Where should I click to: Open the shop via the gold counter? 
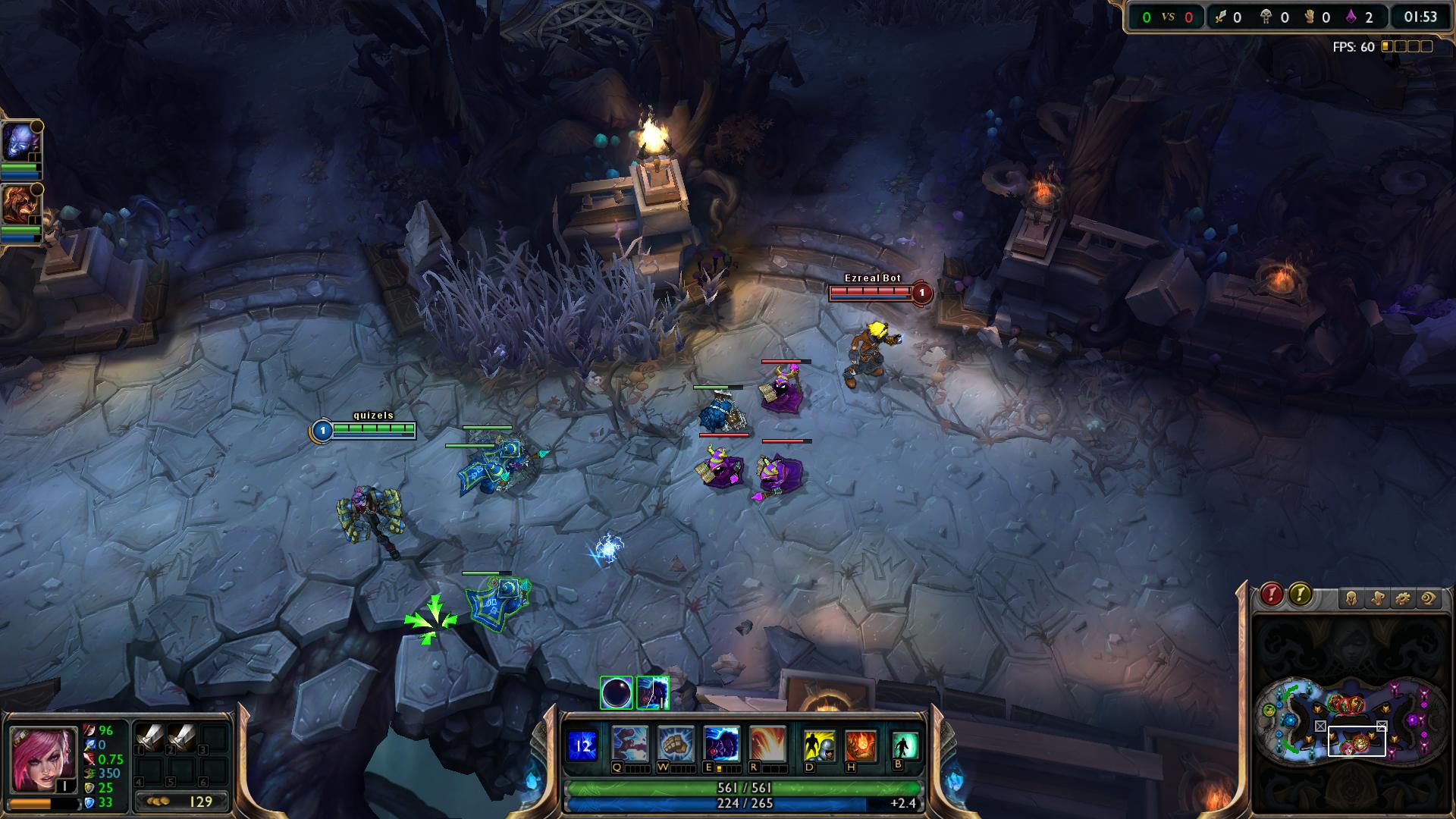point(182,802)
